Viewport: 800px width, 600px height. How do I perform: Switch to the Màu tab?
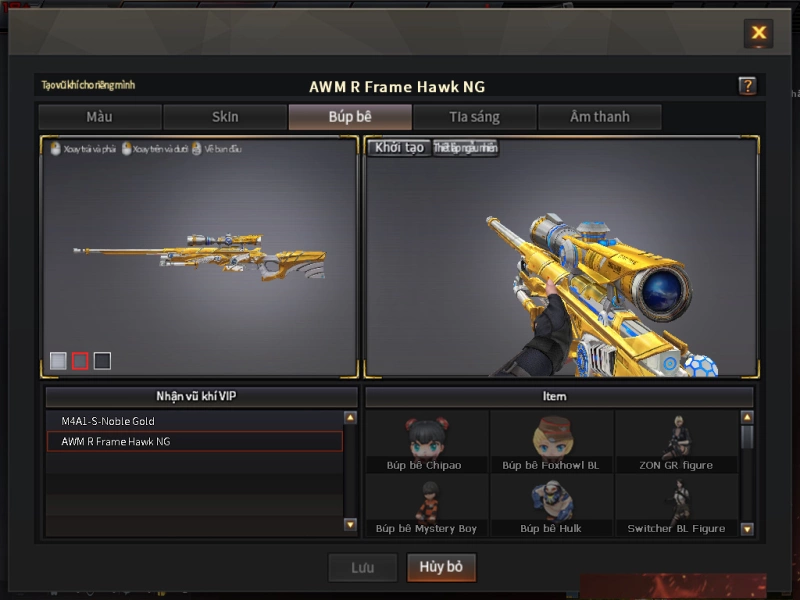tap(99, 117)
